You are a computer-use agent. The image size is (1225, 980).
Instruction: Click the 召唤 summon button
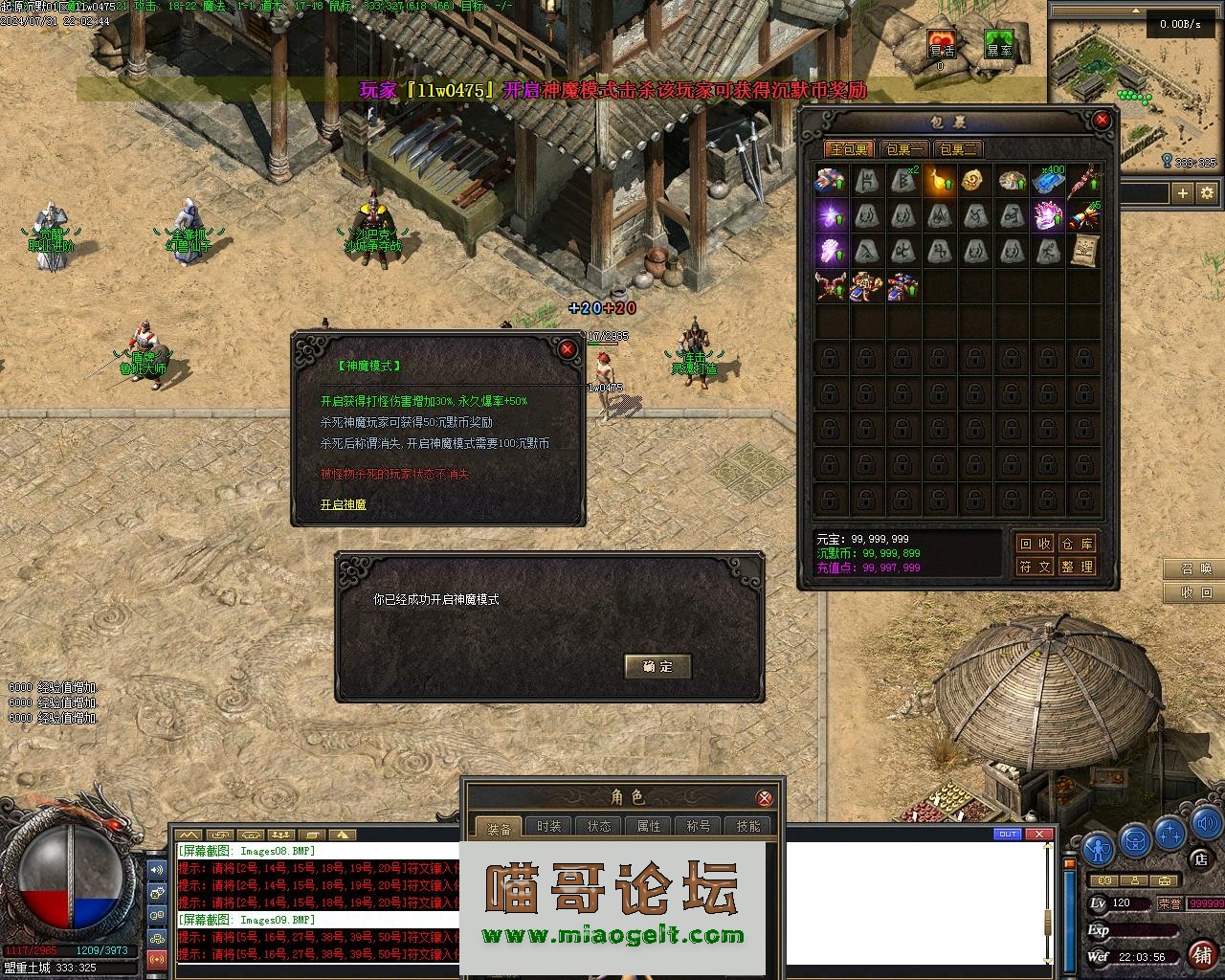click(x=1196, y=568)
